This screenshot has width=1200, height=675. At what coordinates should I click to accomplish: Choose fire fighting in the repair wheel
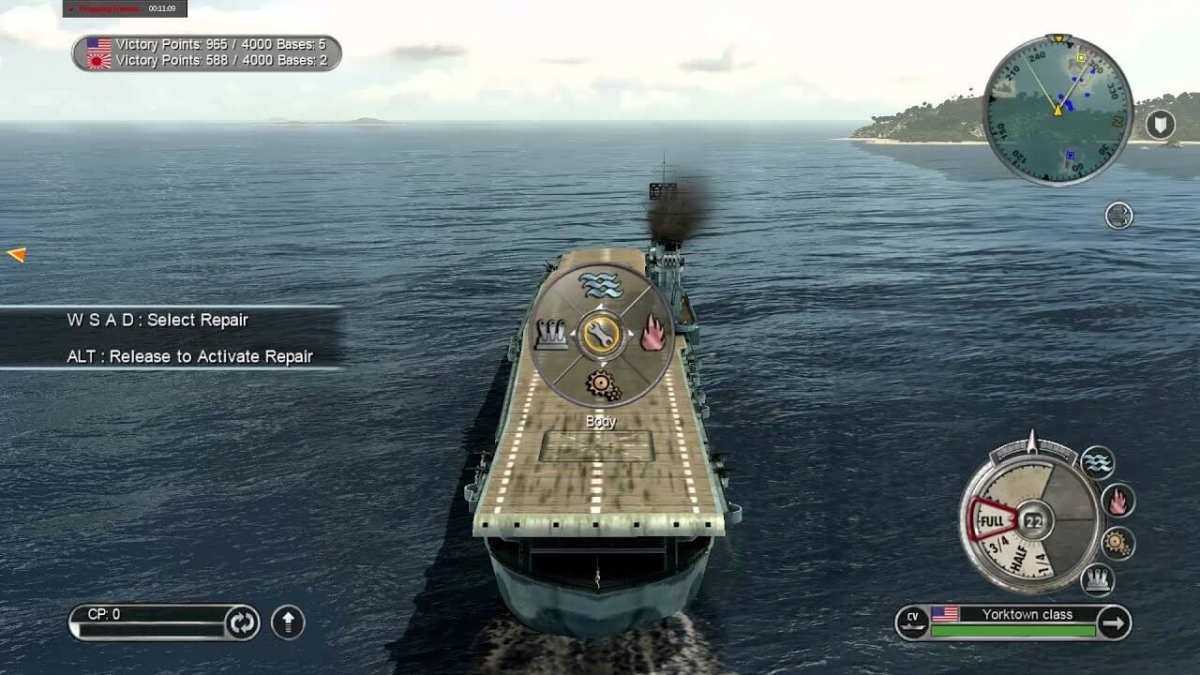point(653,333)
